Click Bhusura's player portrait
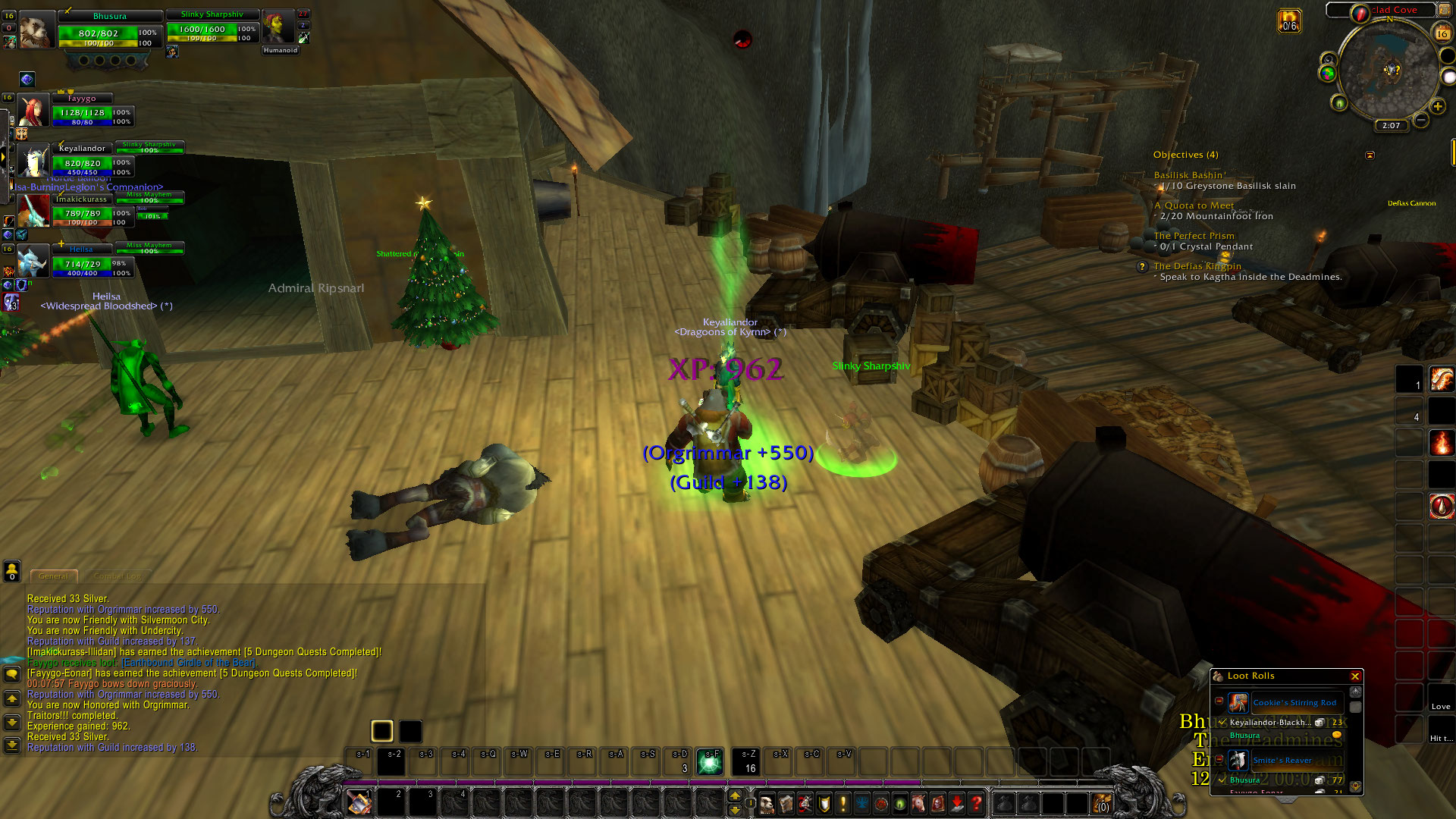Viewport: 1456px width, 819px height. click(x=36, y=30)
